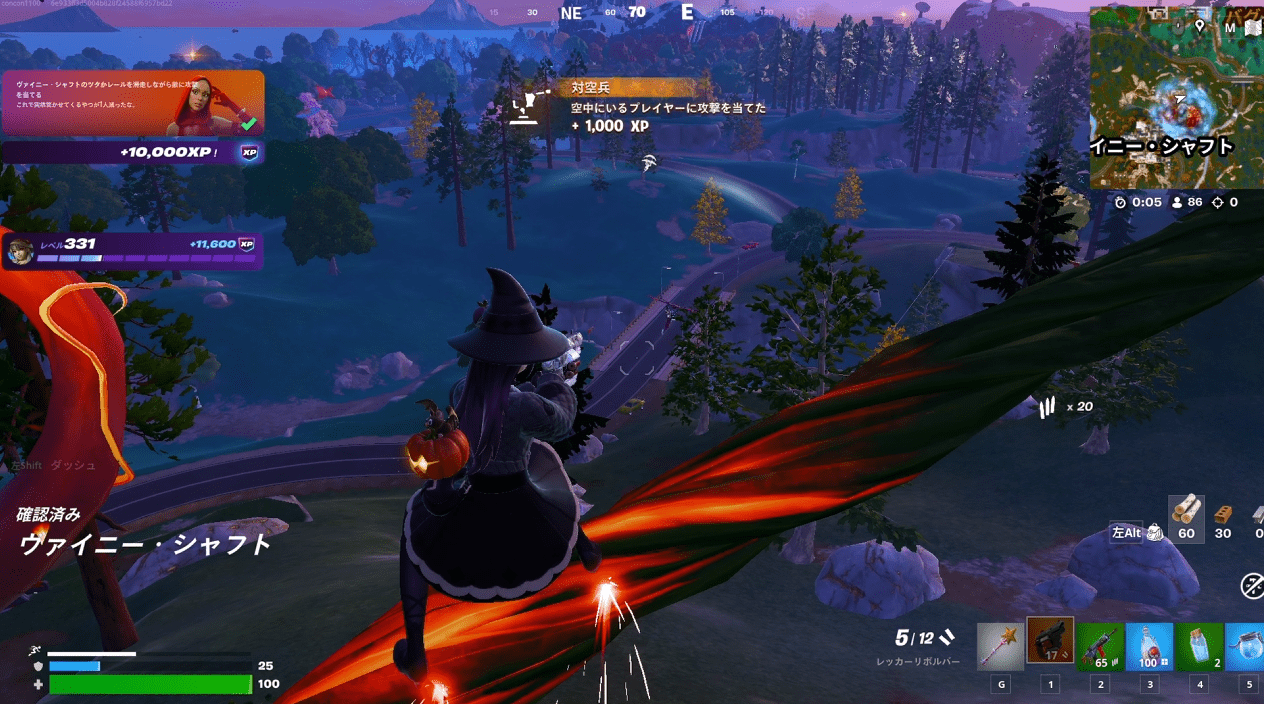
Task: Toggle the crossed-out tools build mode icon
Action: [x=1252, y=586]
